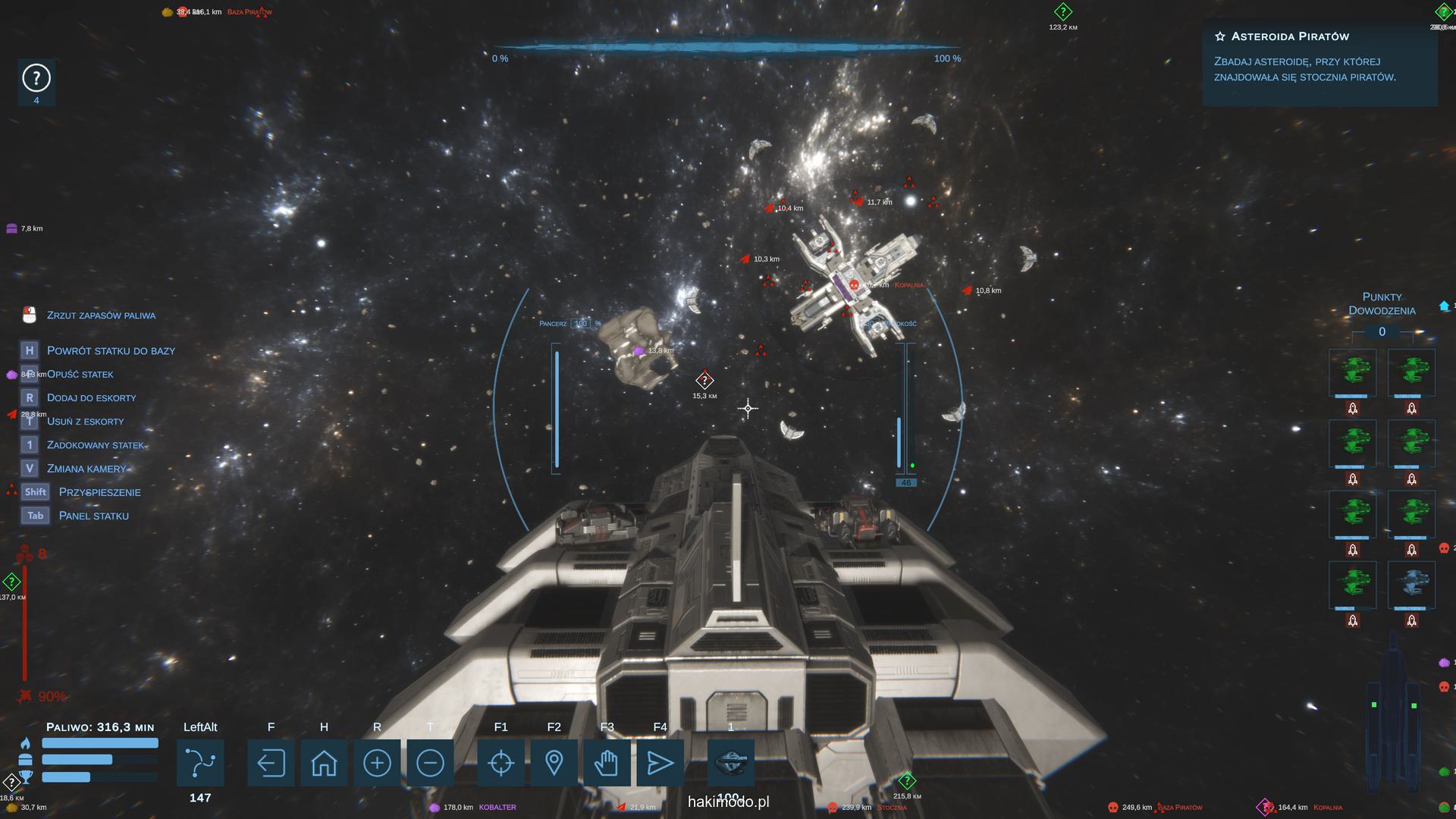The width and height of the screenshot is (1456, 819).
Task: Send the ship home with the house button
Action: [324, 763]
